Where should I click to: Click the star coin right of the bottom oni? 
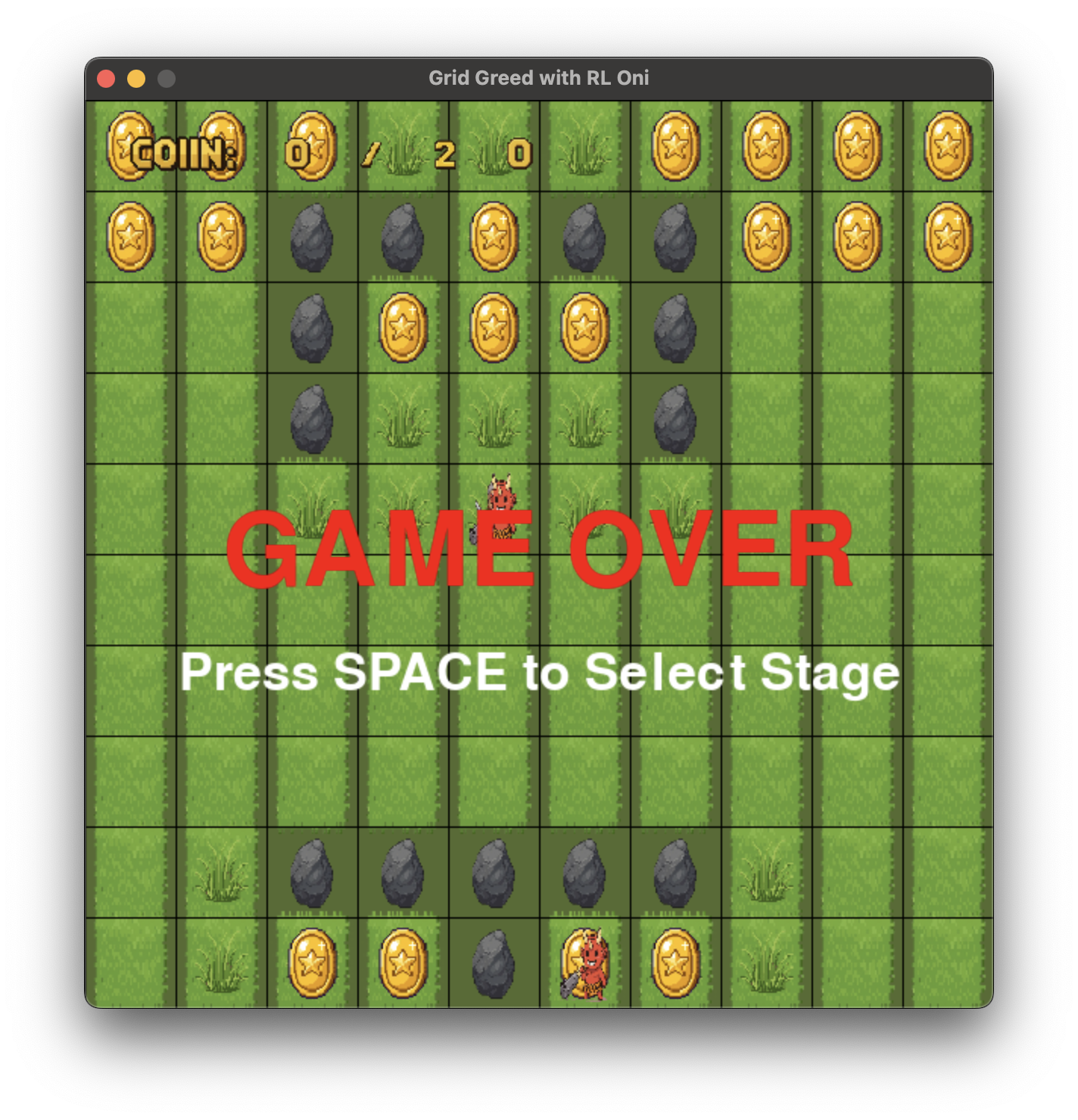(674, 965)
